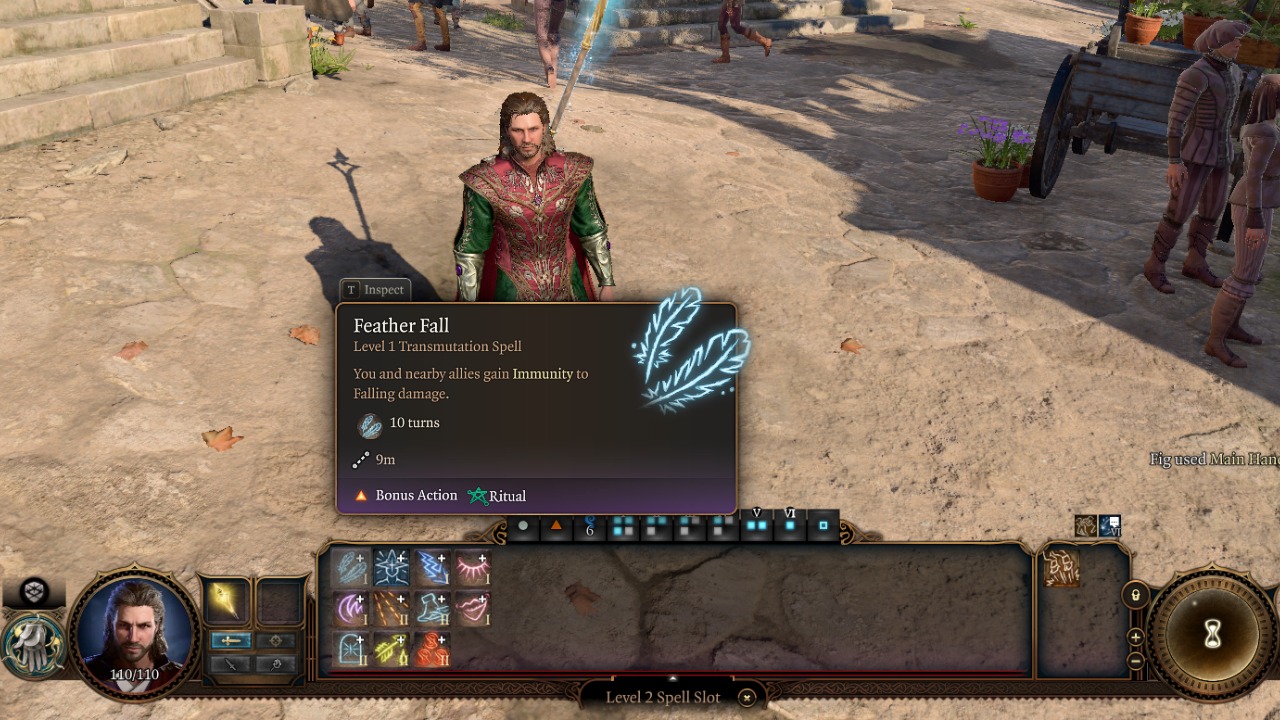
Task: Choose the pink closed-eye spell icon
Action: 473,567
